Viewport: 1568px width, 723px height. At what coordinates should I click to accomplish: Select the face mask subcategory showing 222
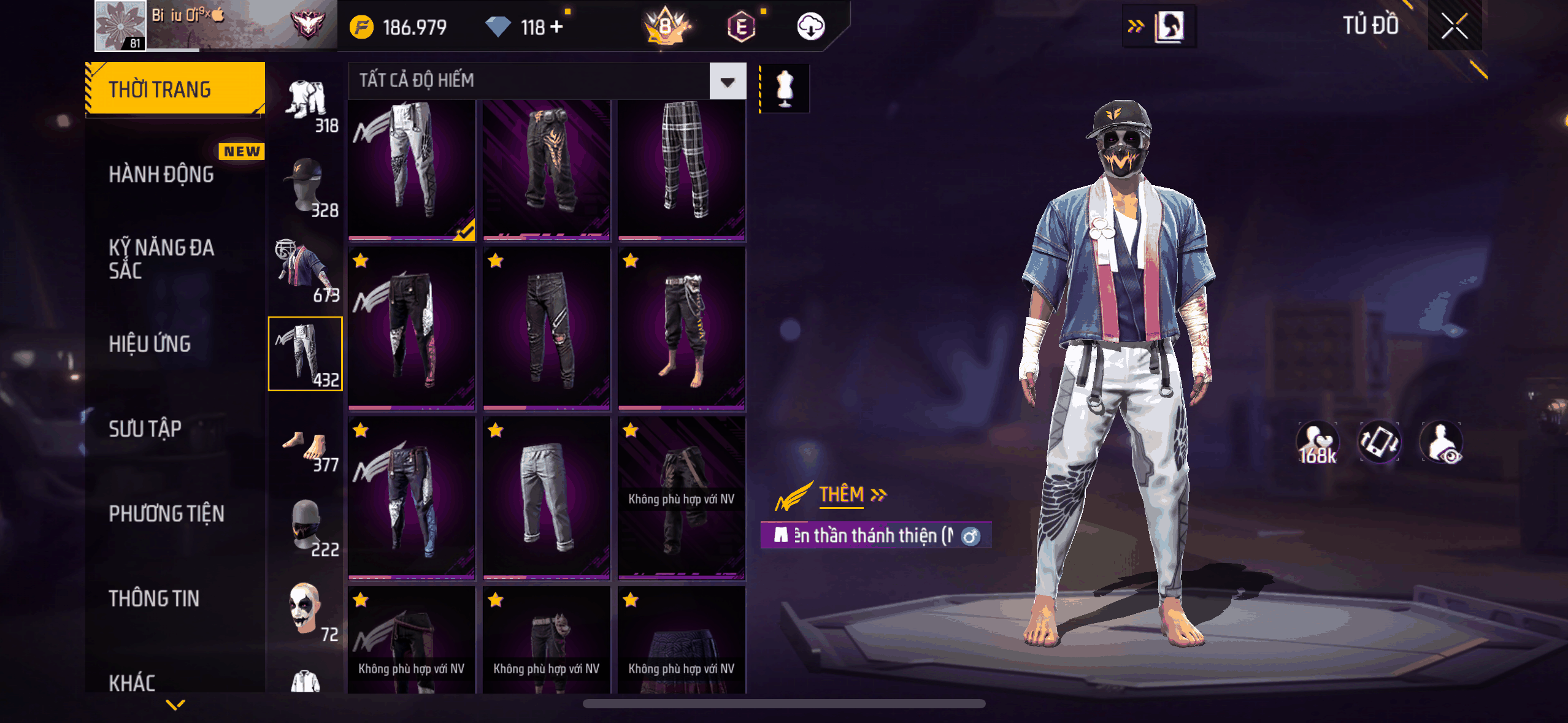tap(307, 527)
